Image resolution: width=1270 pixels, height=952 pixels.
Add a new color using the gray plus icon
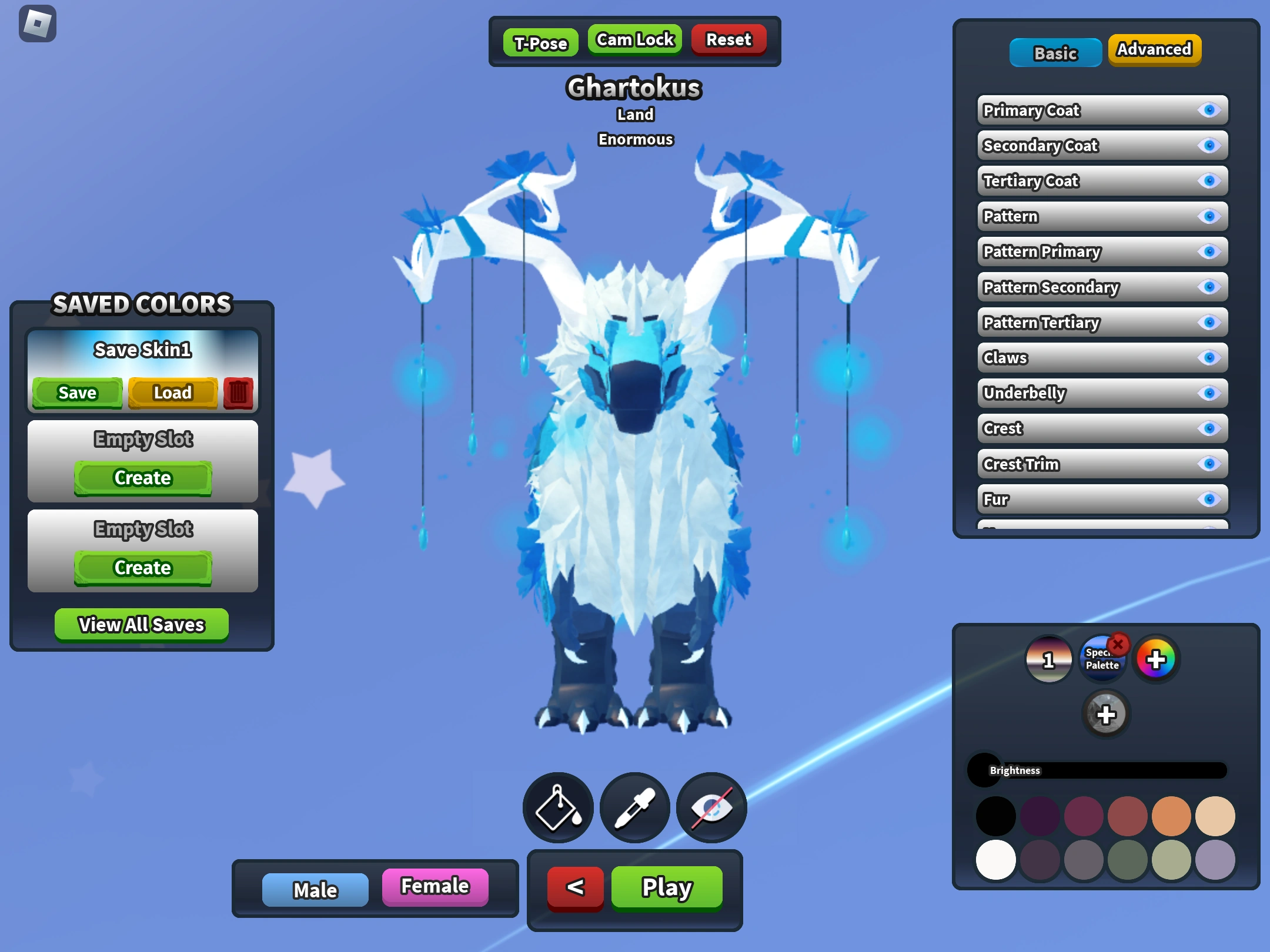pos(1107,714)
